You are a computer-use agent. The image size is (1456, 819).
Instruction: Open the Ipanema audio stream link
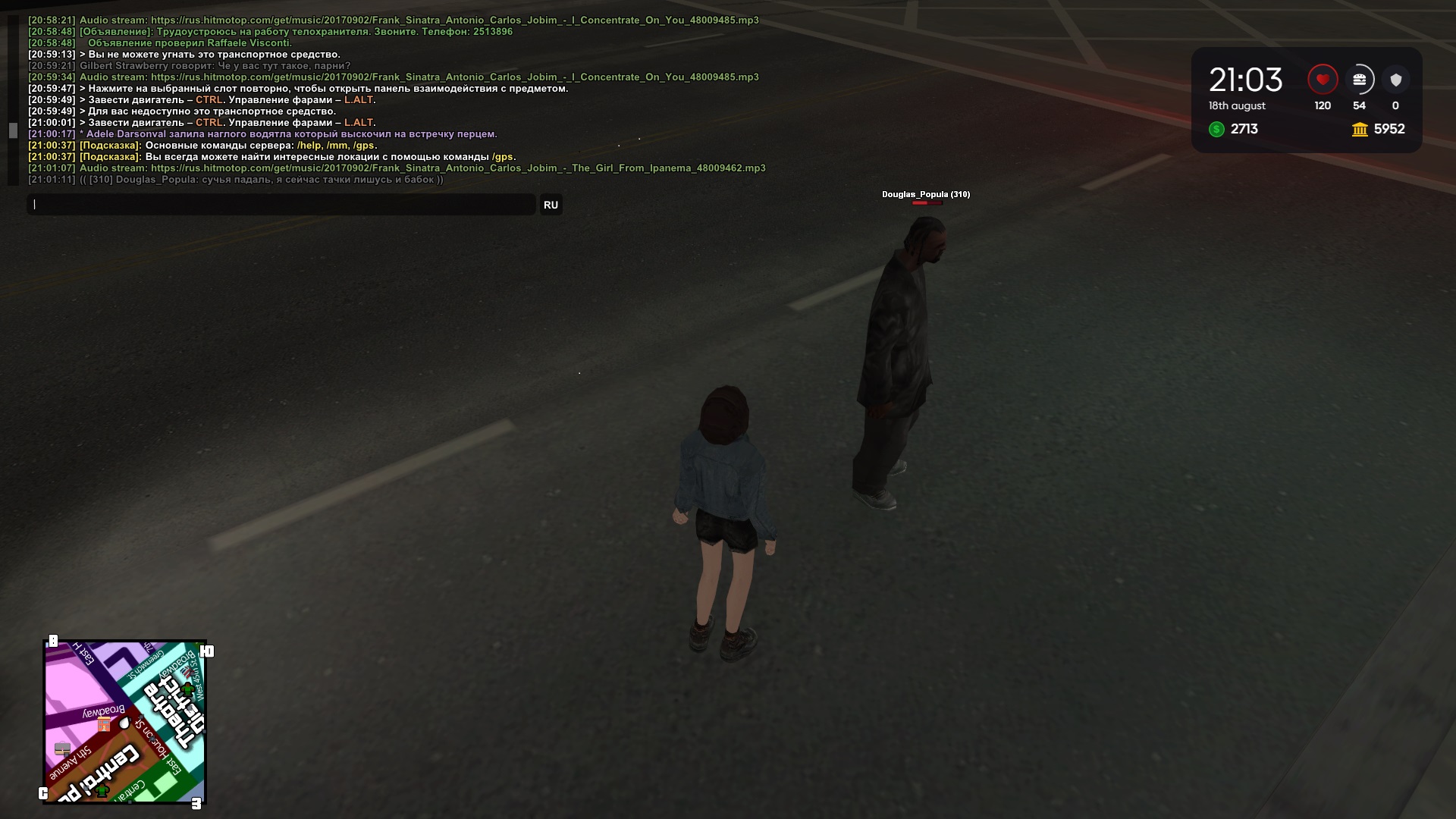(458, 168)
